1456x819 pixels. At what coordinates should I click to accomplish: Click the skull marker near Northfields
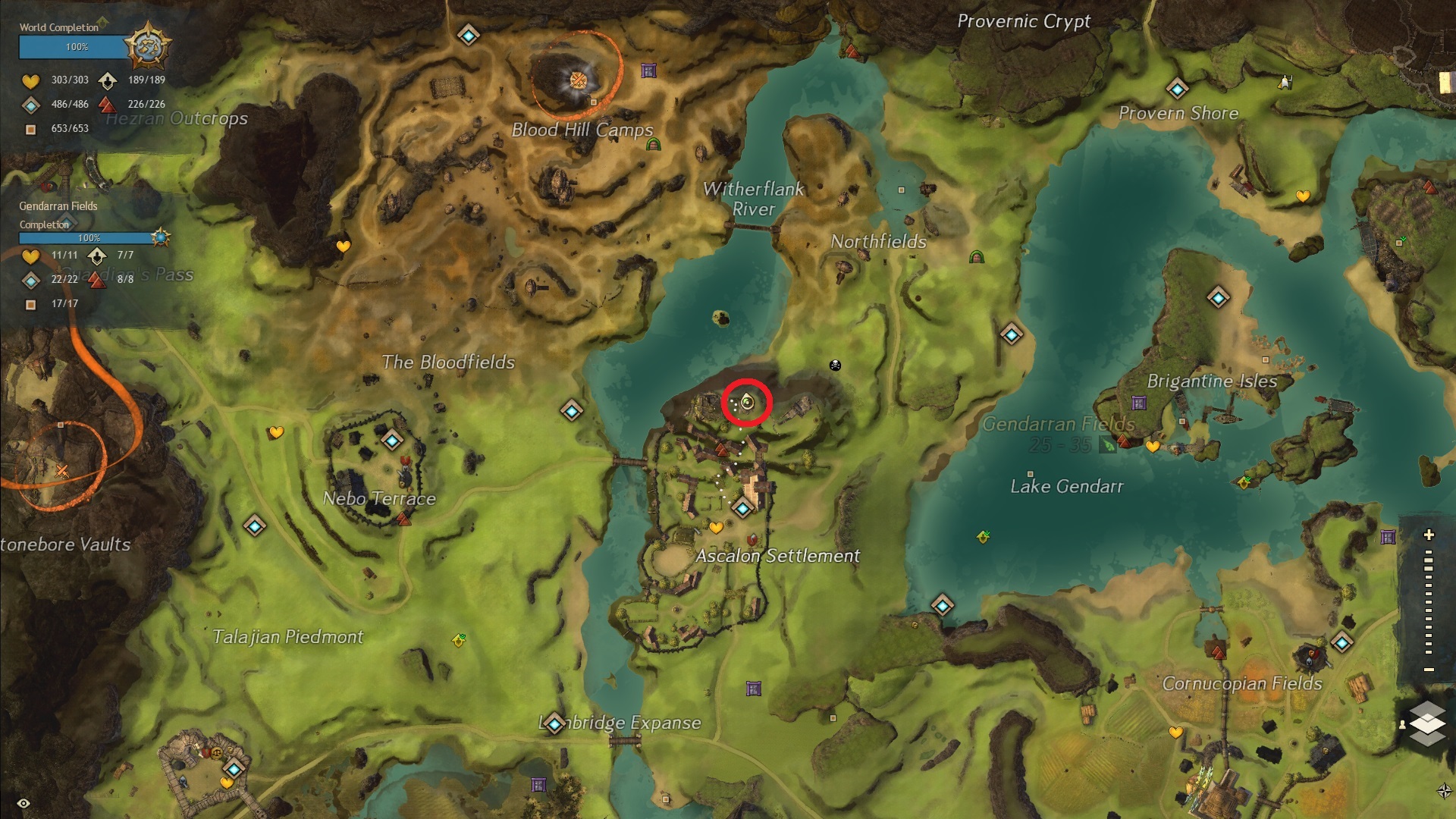835,366
